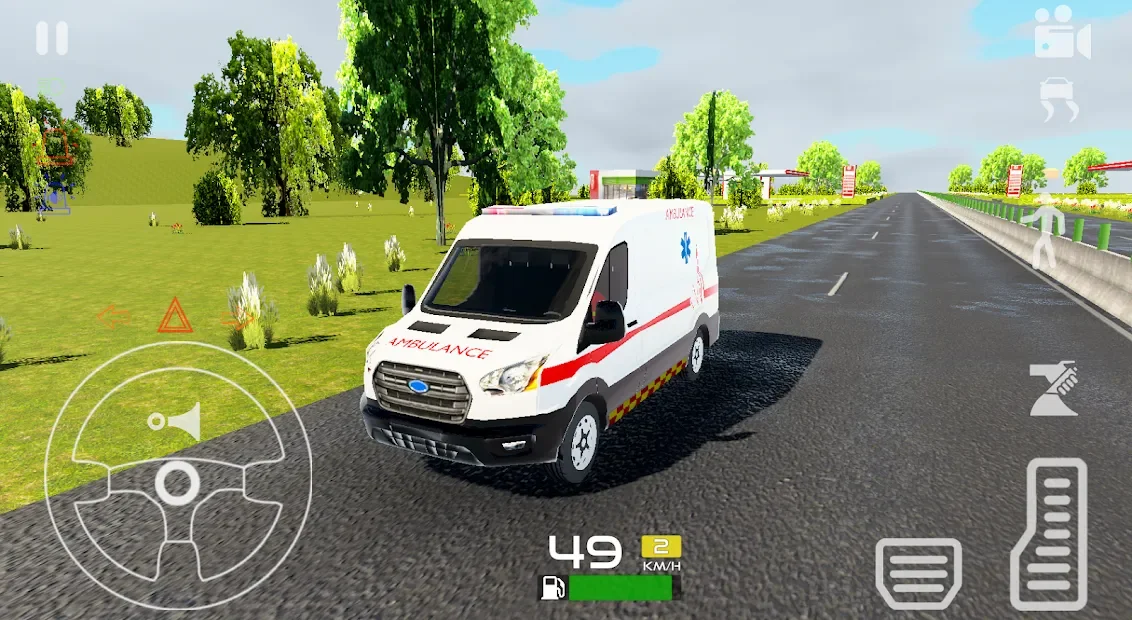
Task: Turn on the hazard warning triangle
Action: click(x=175, y=315)
